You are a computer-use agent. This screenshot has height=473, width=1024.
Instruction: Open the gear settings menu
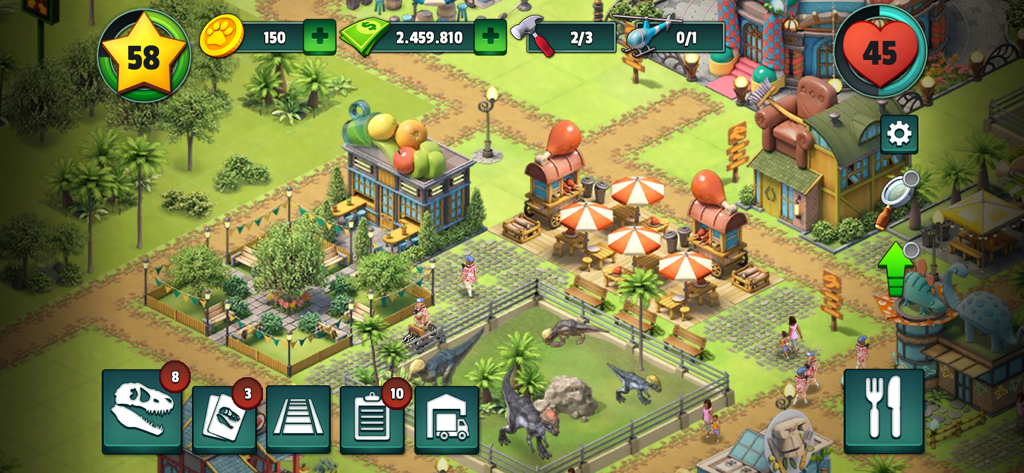click(898, 134)
